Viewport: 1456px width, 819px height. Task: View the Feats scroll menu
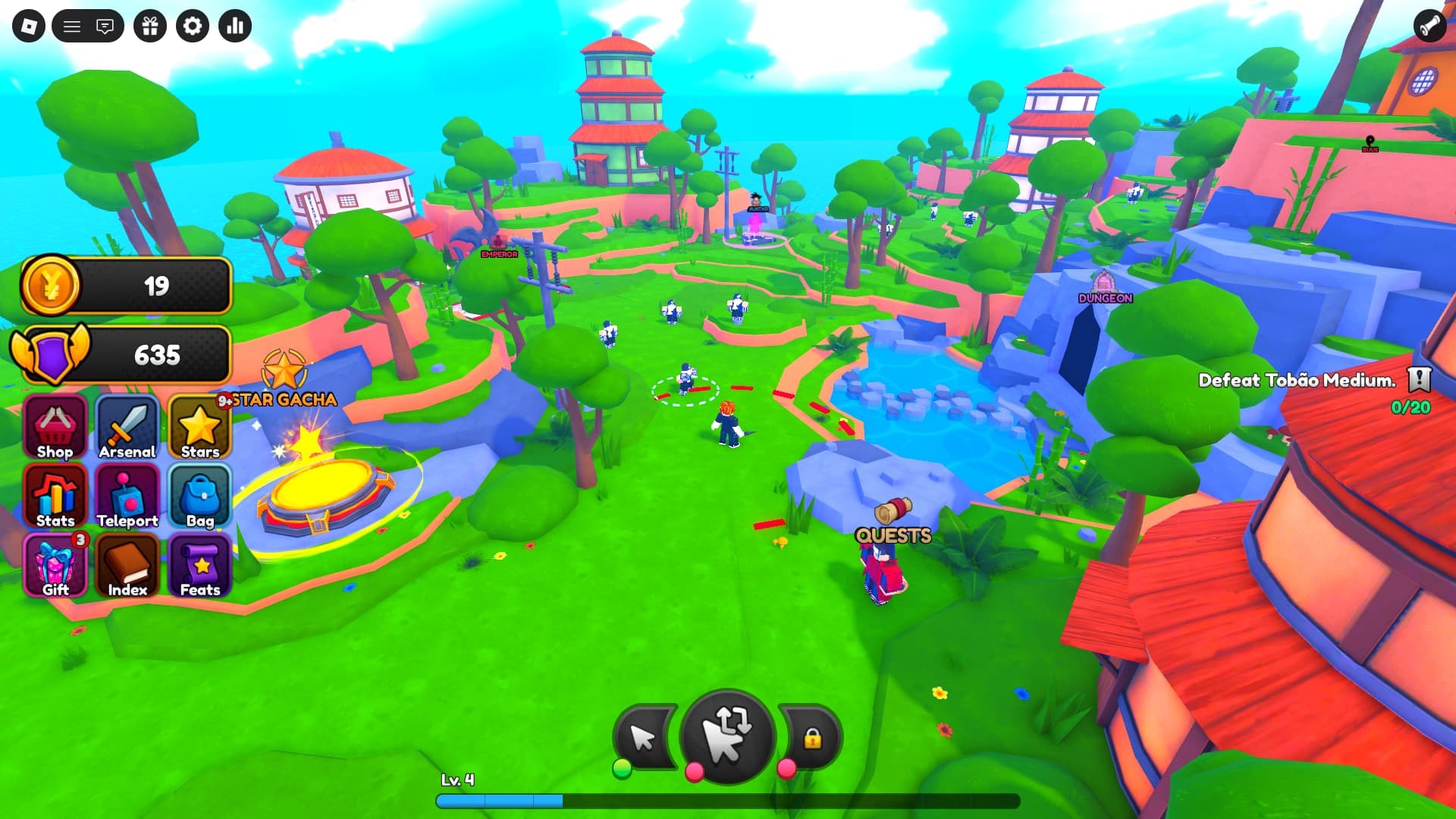coord(199,566)
